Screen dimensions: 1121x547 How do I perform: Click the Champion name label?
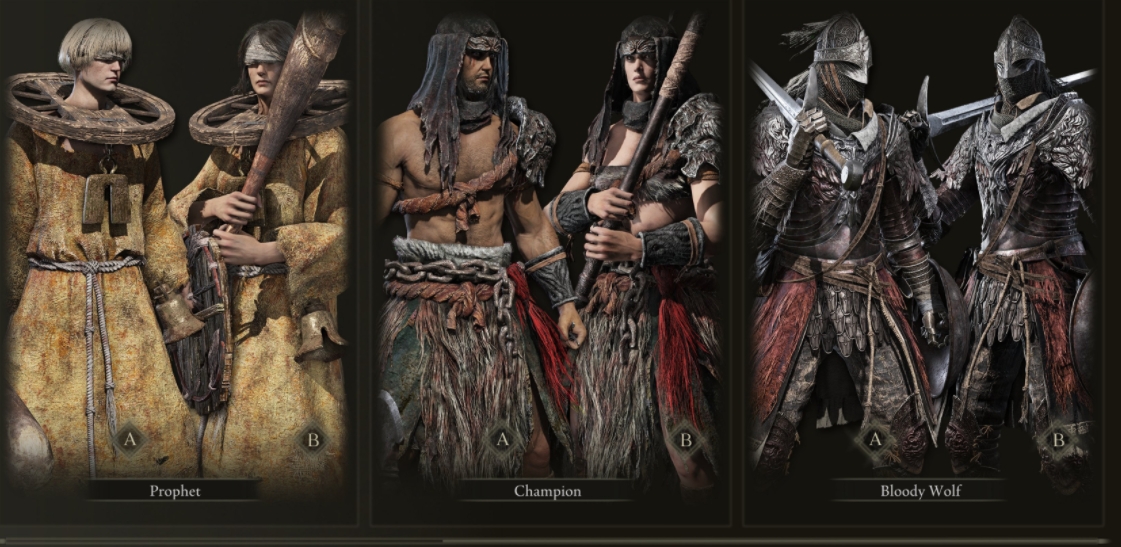[547, 491]
